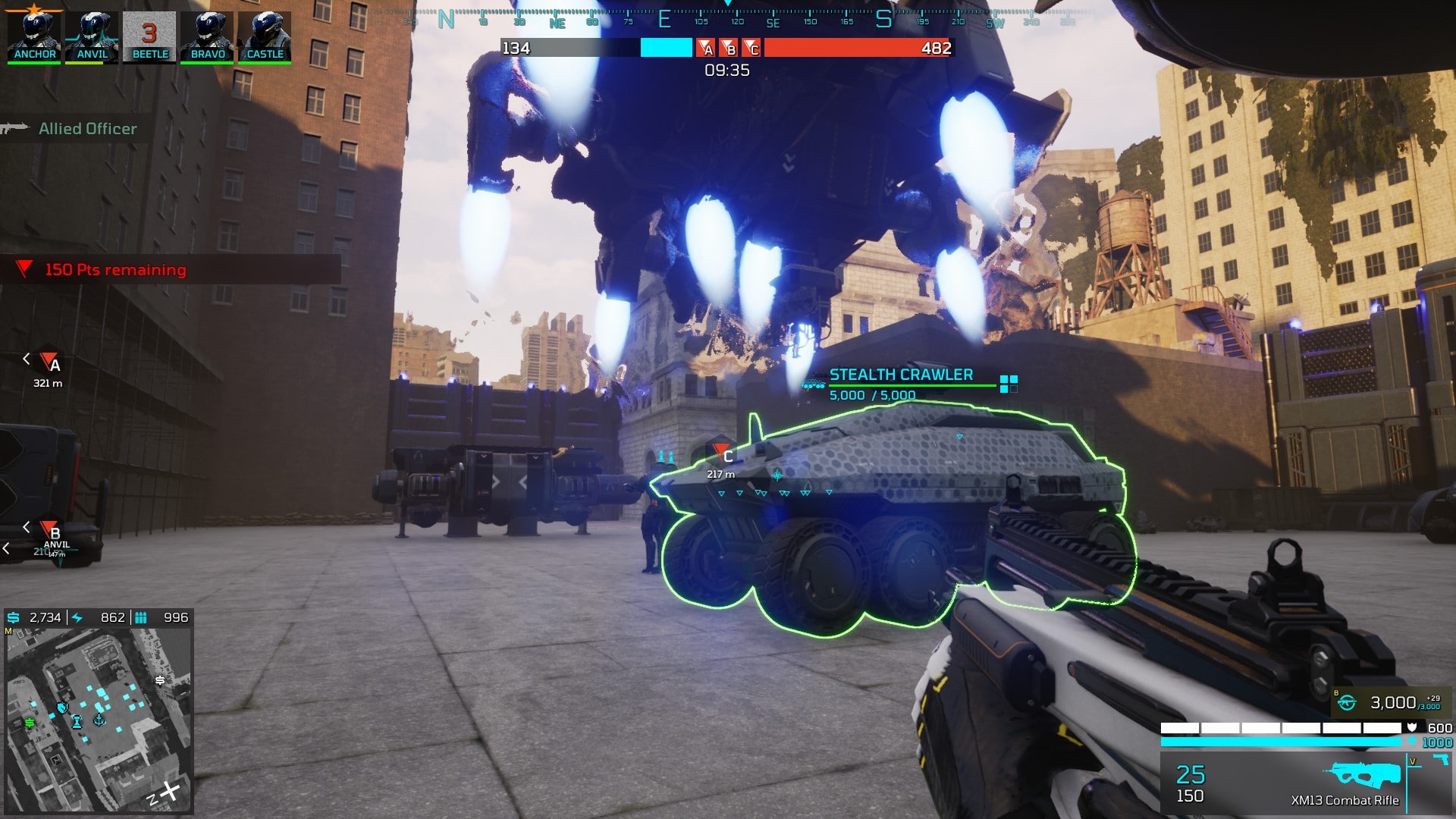Click objective C marker in score bar
This screenshot has height=819, width=1456.
click(752, 49)
